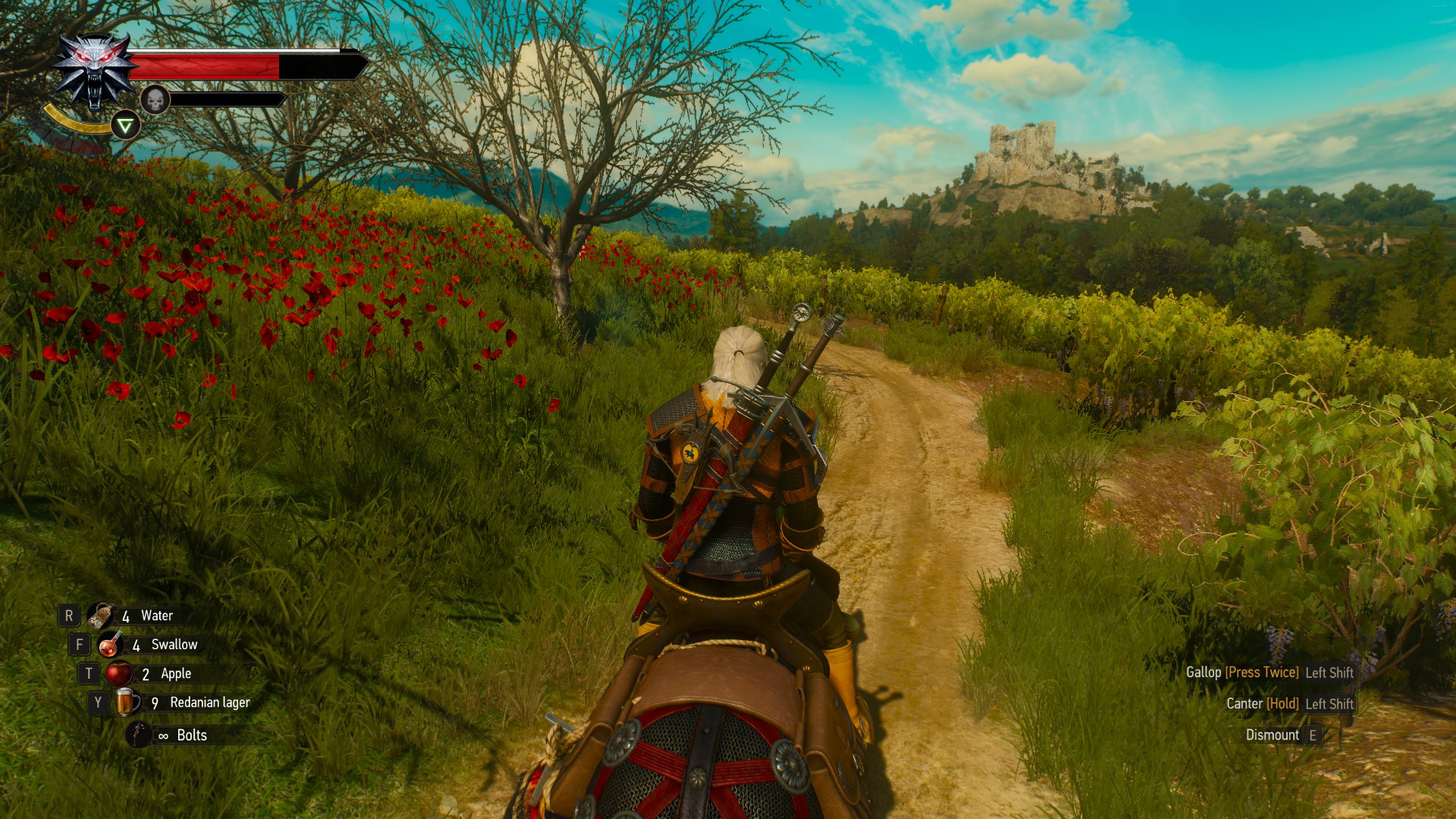This screenshot has width=1456, height=819.
Task: Click the Left Shift label beside Gallop
Action: [x=1329, y=673]
